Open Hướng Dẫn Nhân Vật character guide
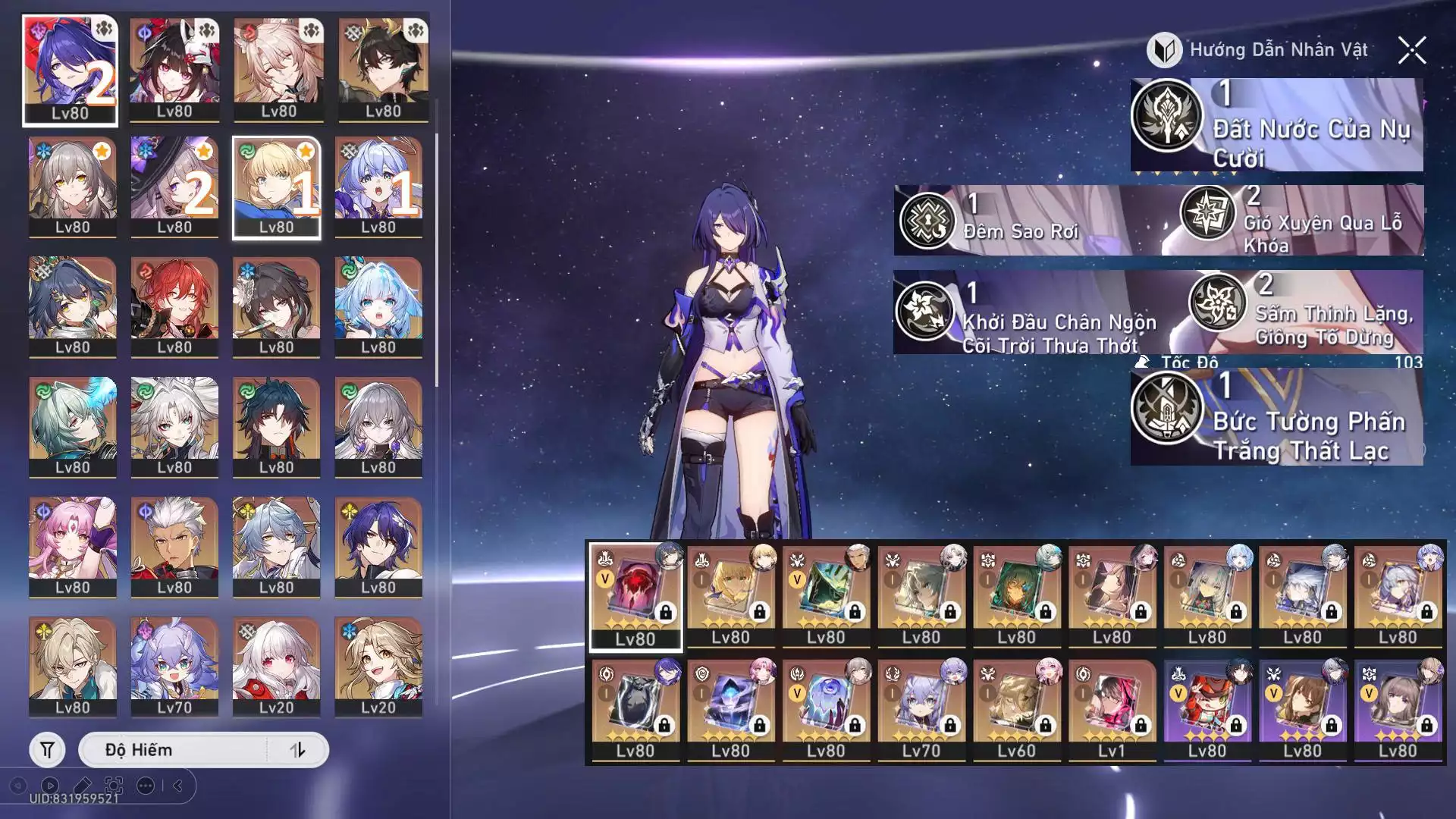1456x819 pixels. (1258, 50)
